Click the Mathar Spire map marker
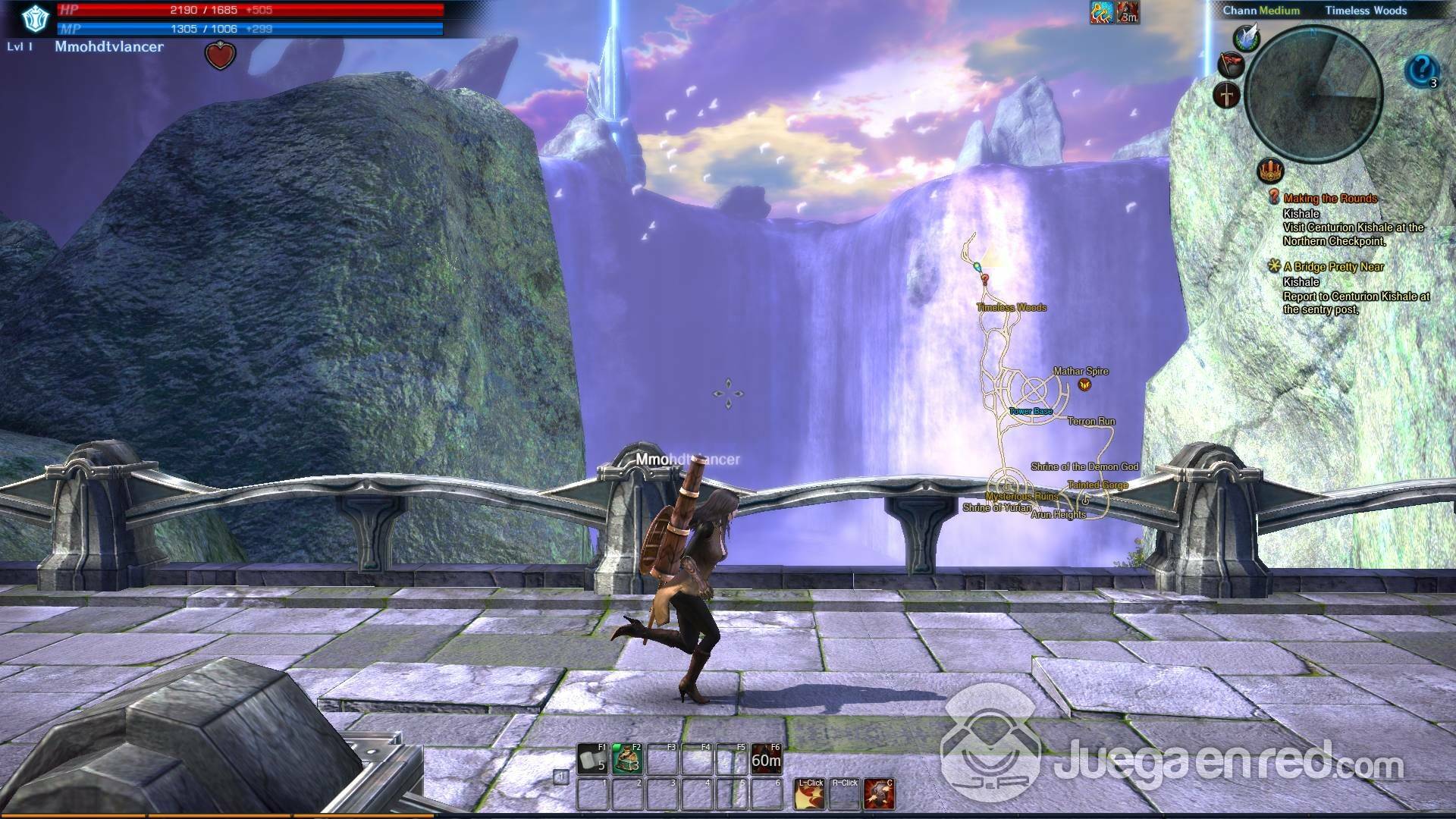Image resolution: width=1456 pixels, height=819 pixels. click(1084, 384)
